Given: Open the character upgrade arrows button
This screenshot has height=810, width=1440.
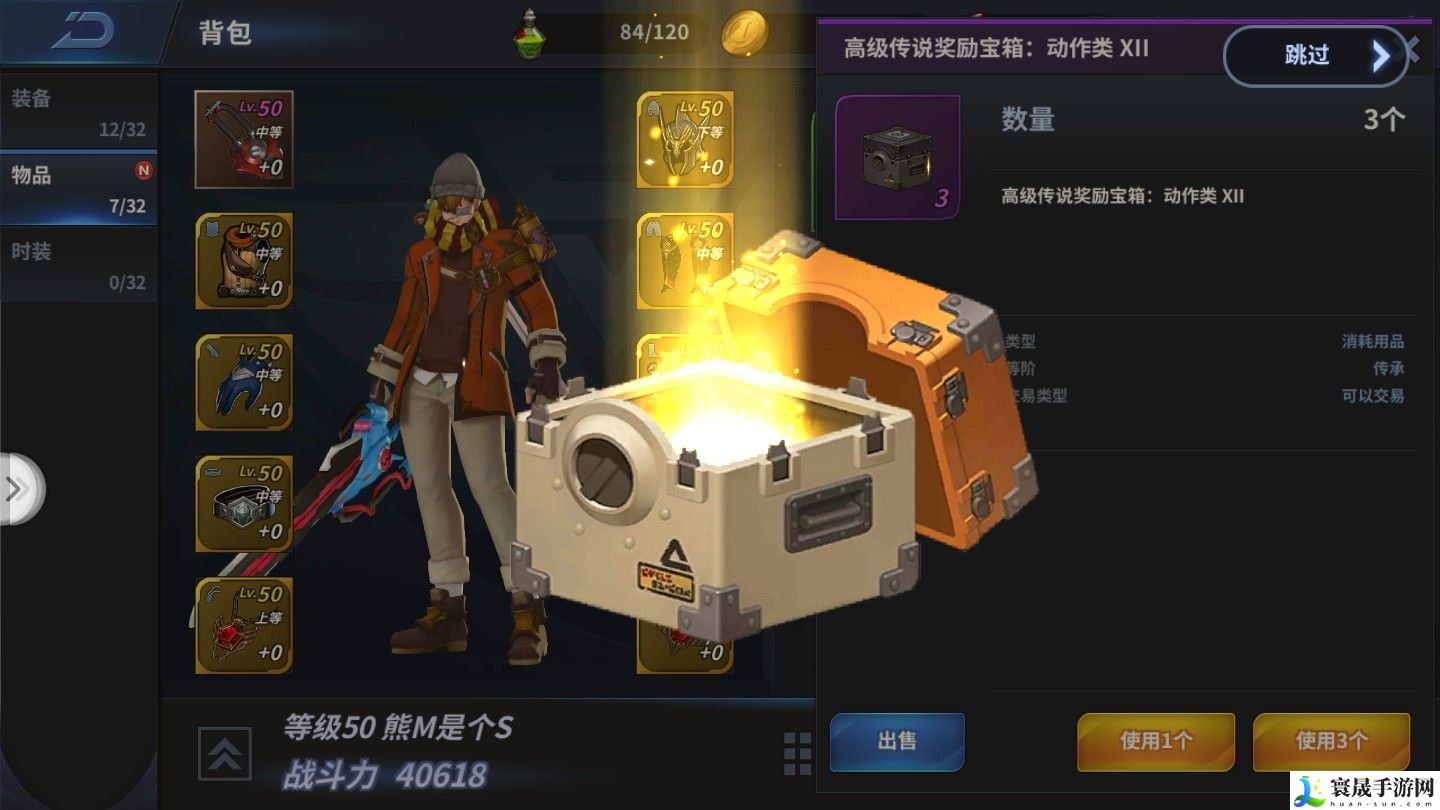Looking at the screenshot, I should pyautogui.click(x=225, y=753).
